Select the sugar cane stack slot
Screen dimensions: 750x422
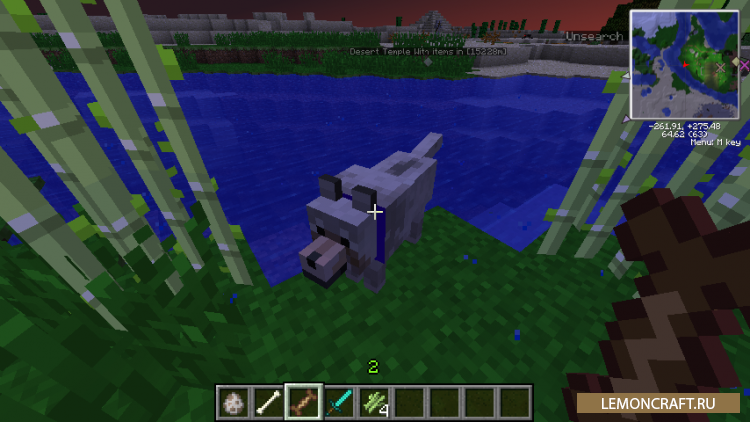pos(373,402)
